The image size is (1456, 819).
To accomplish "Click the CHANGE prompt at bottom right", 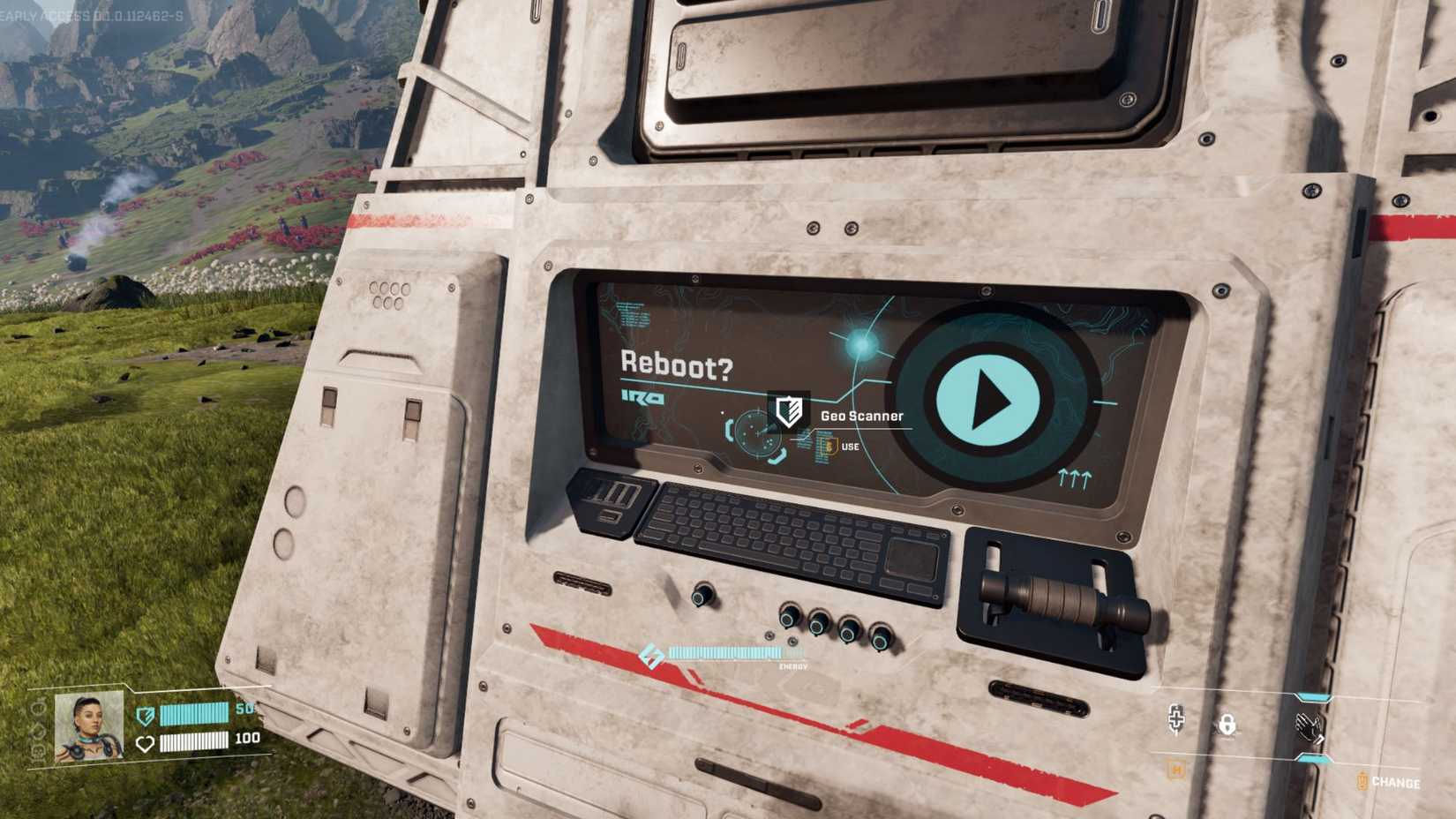I will (1396, 779).
